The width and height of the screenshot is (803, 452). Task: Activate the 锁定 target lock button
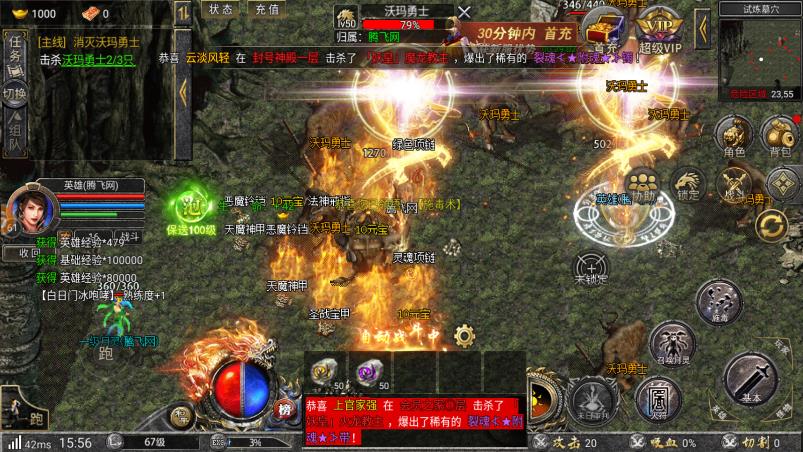click(x=688, y=184)
